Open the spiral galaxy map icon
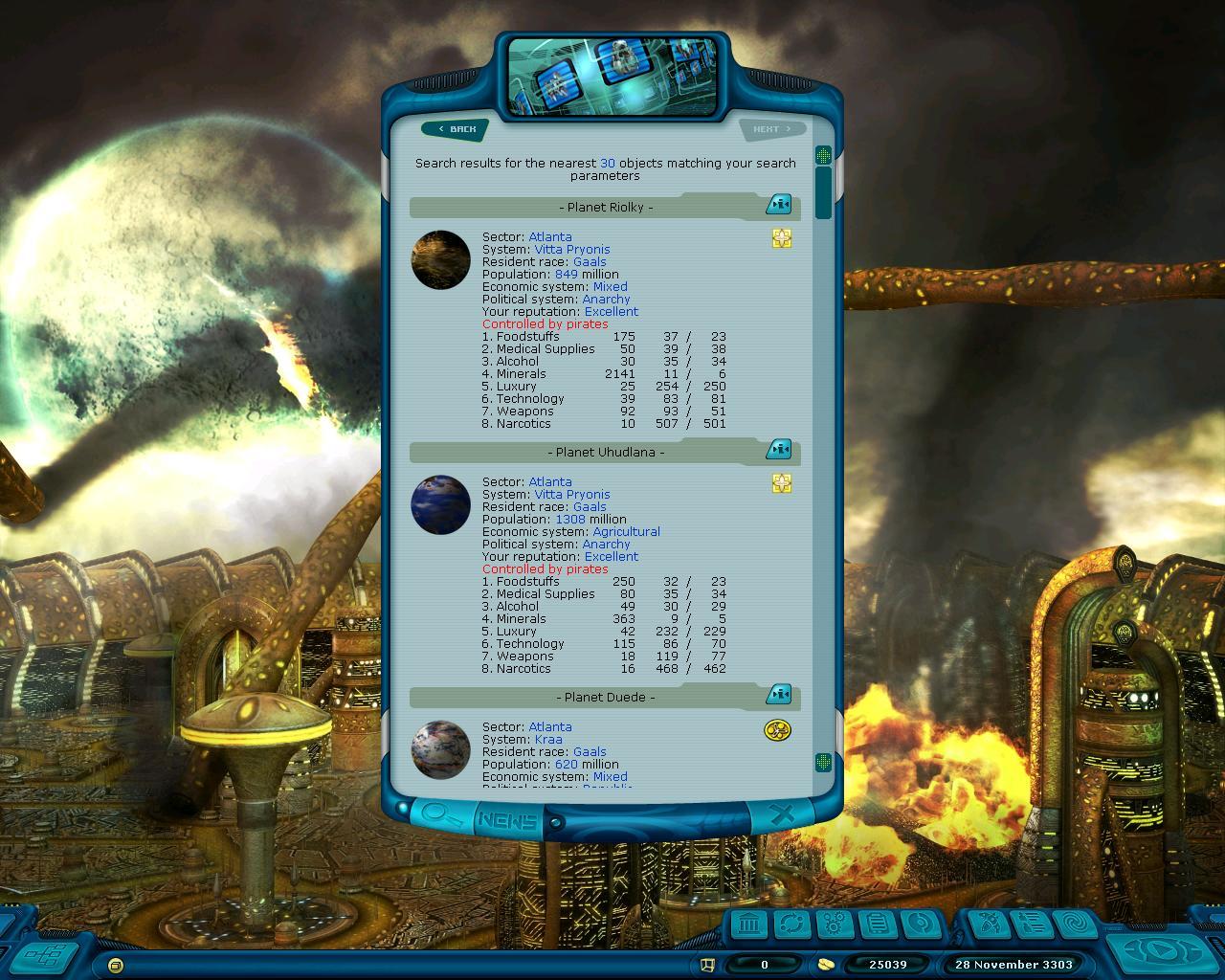Image resolution: width=1225 pixels, height=980 pixels. click(1074, 924)
